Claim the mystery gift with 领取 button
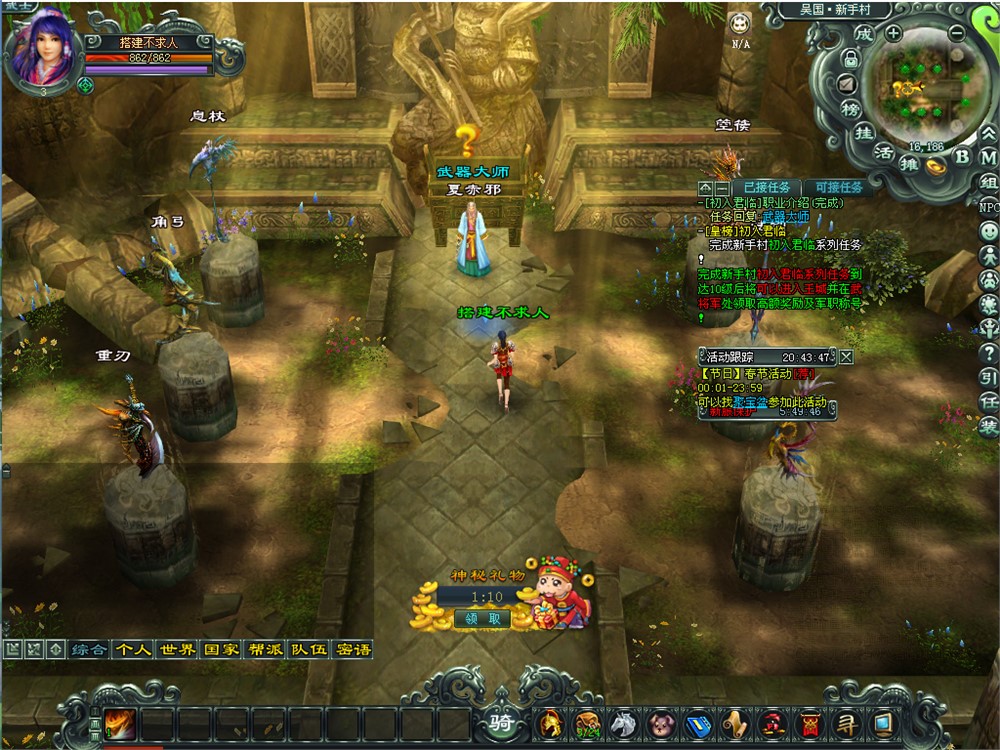Screen dimensions: 1000x750 pos(481,619)
